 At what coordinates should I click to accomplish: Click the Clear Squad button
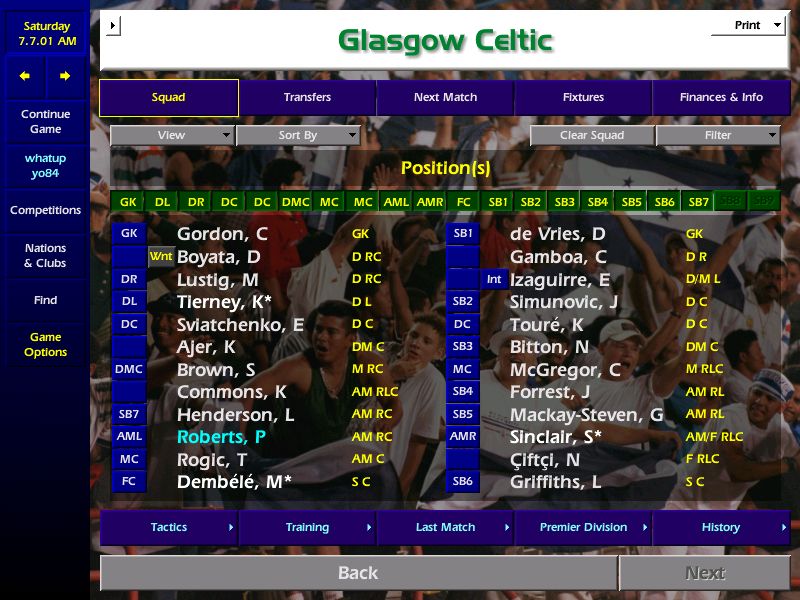click(x=592, y=135)
